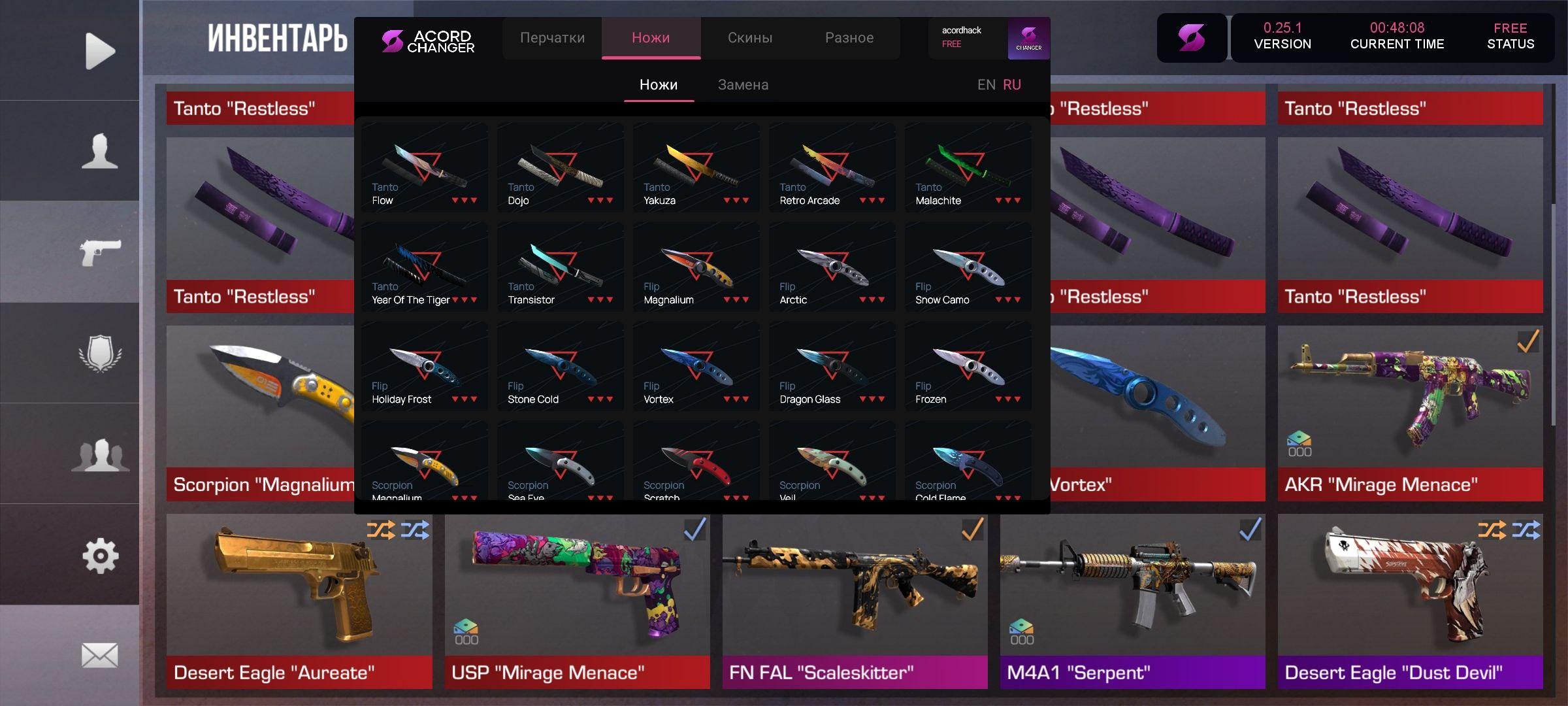Switch to the Перчатки tab
The height and width of the screenshot is (706, 1568).
click(x=552, y=38)
